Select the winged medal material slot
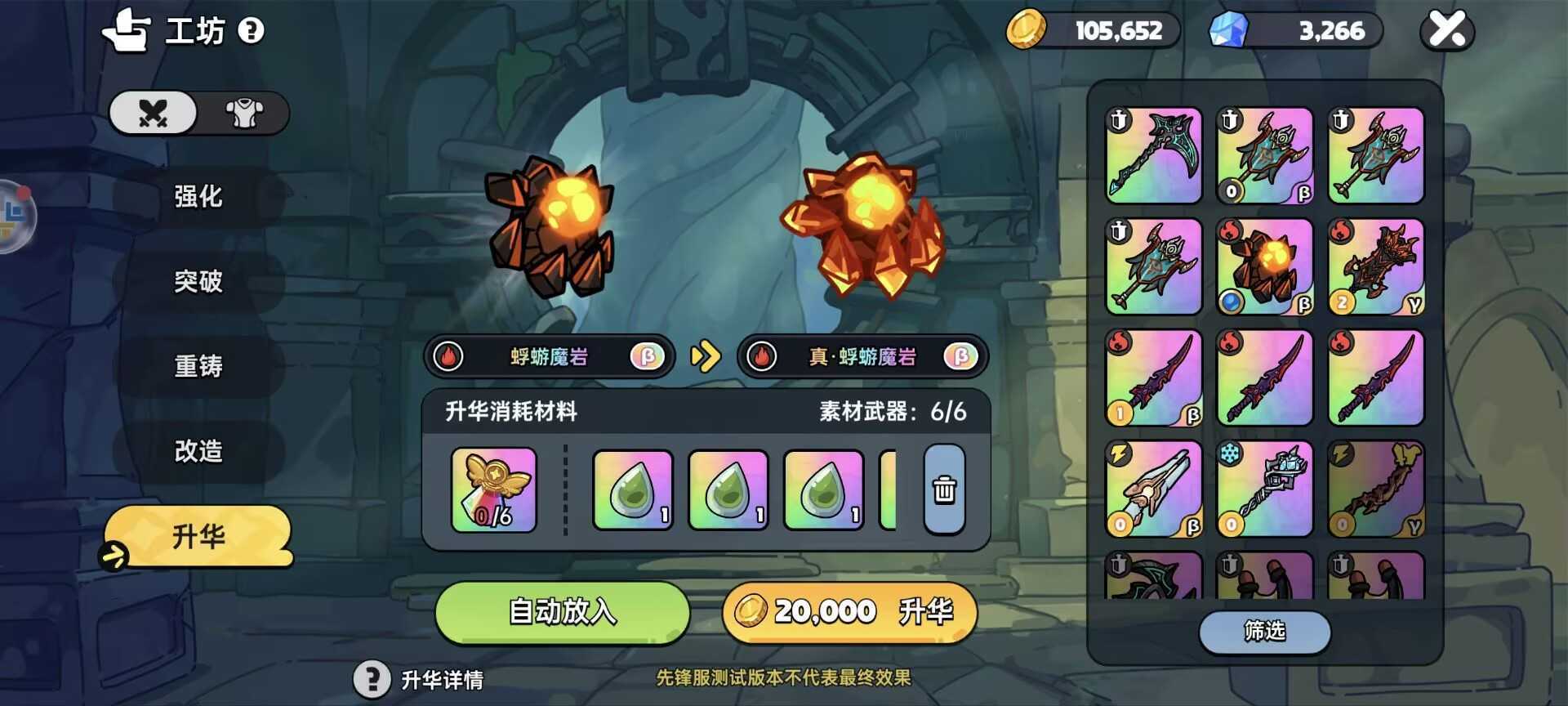1568x706 pixels. (494, 490)
